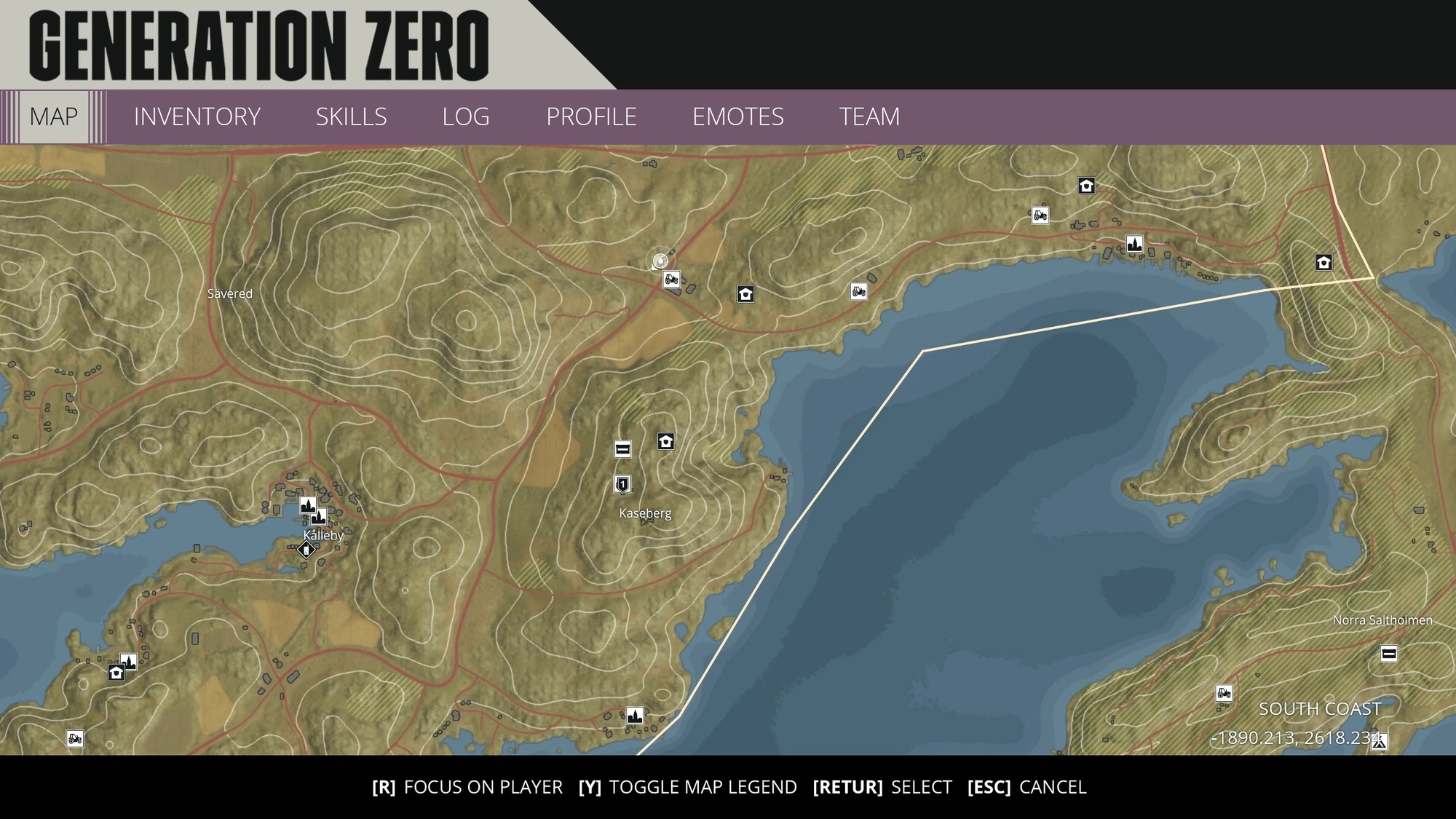The width and height of the screenshot is (1456, 819).
Task: Open the SKILLS tab
Action: [x=351, y=116]
